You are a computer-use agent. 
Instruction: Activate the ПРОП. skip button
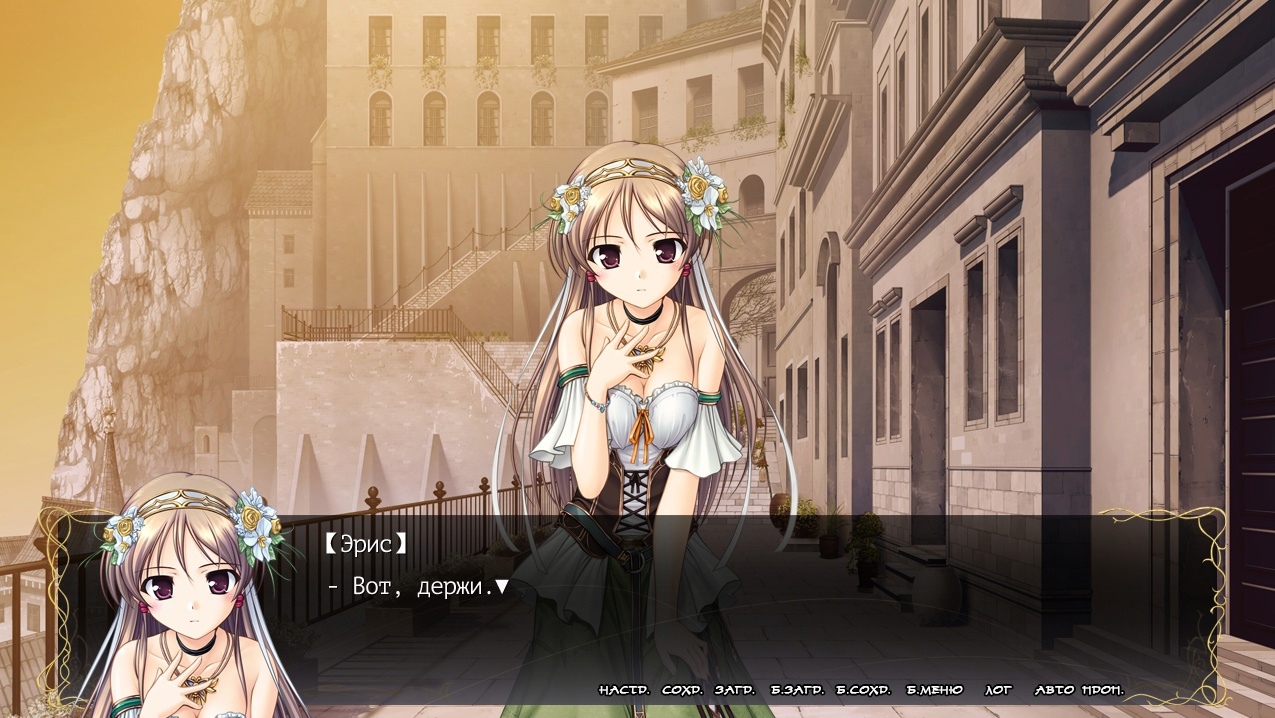[x=1102, y=690]
